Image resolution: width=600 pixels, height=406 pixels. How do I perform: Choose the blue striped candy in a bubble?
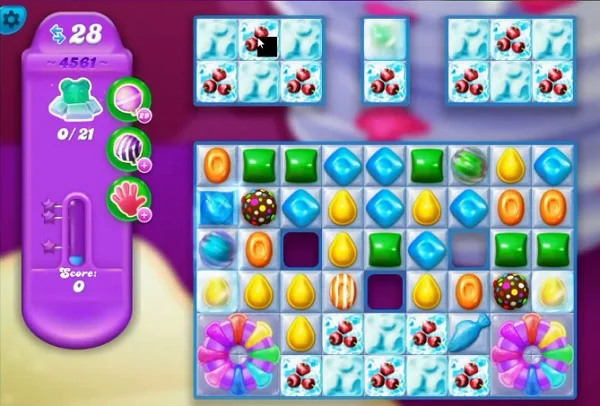point(217,247)
